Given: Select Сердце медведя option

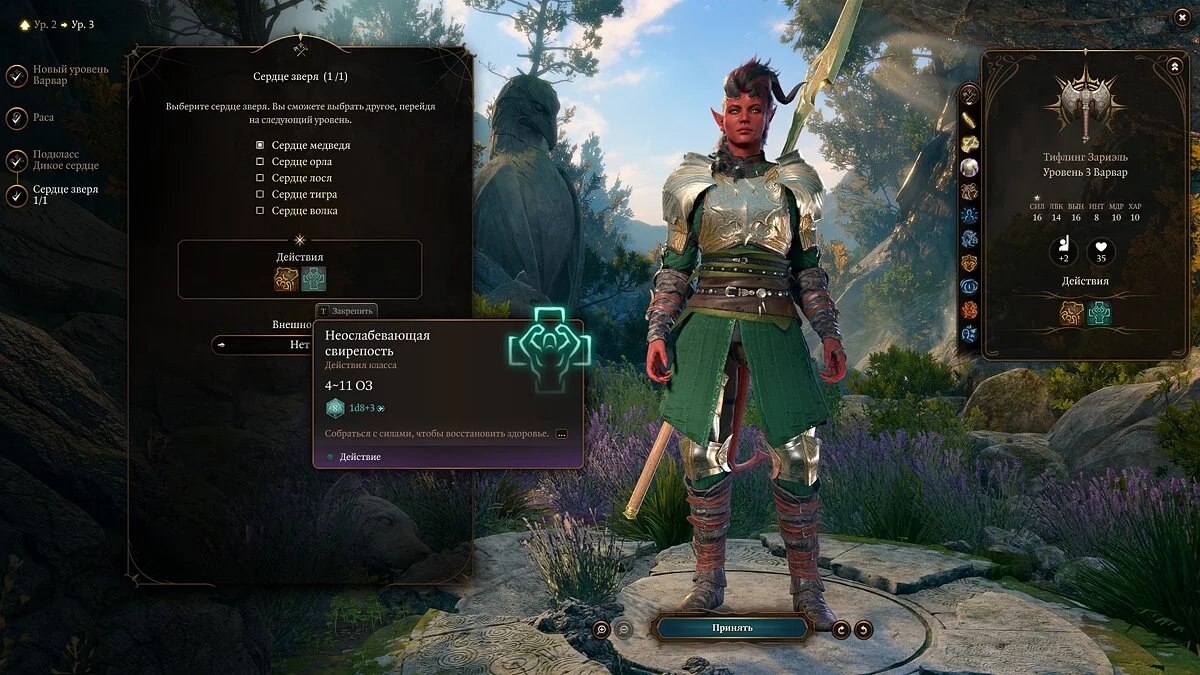Looking at the screenshot, I should click(x=260, y=146).
